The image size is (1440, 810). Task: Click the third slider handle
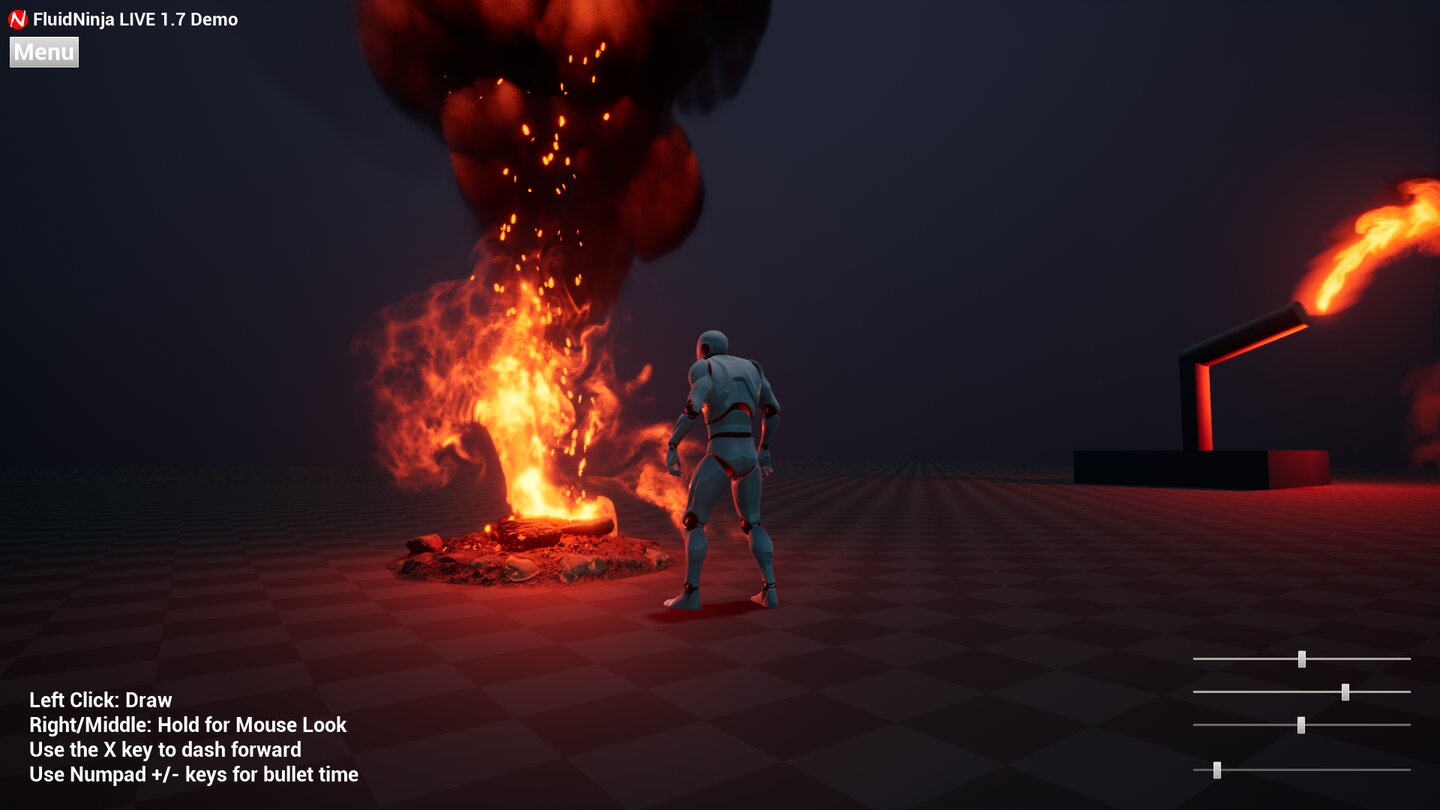(x=1302, y=726)
